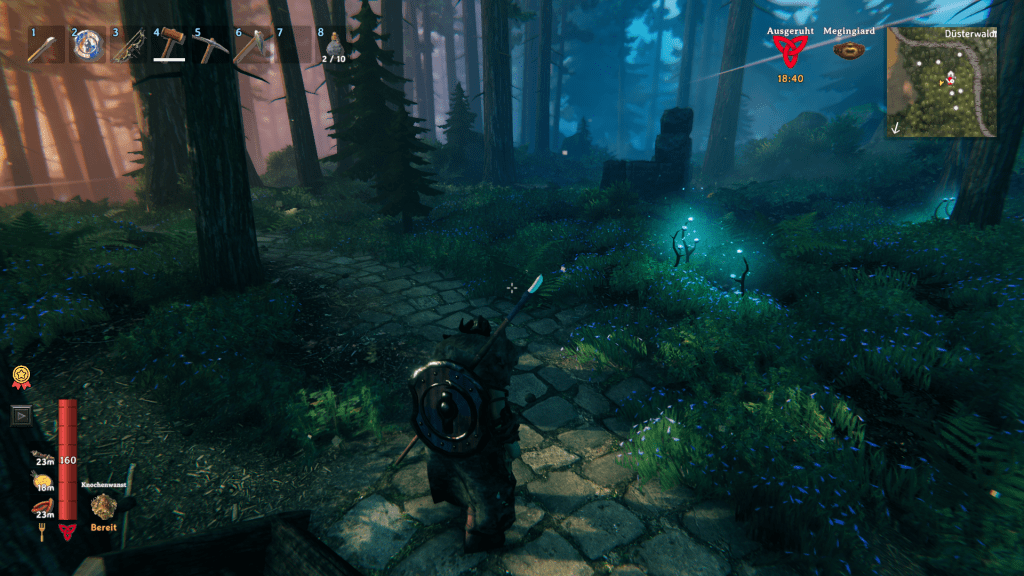Click the Megingiard belt status icon

(849, 51)
